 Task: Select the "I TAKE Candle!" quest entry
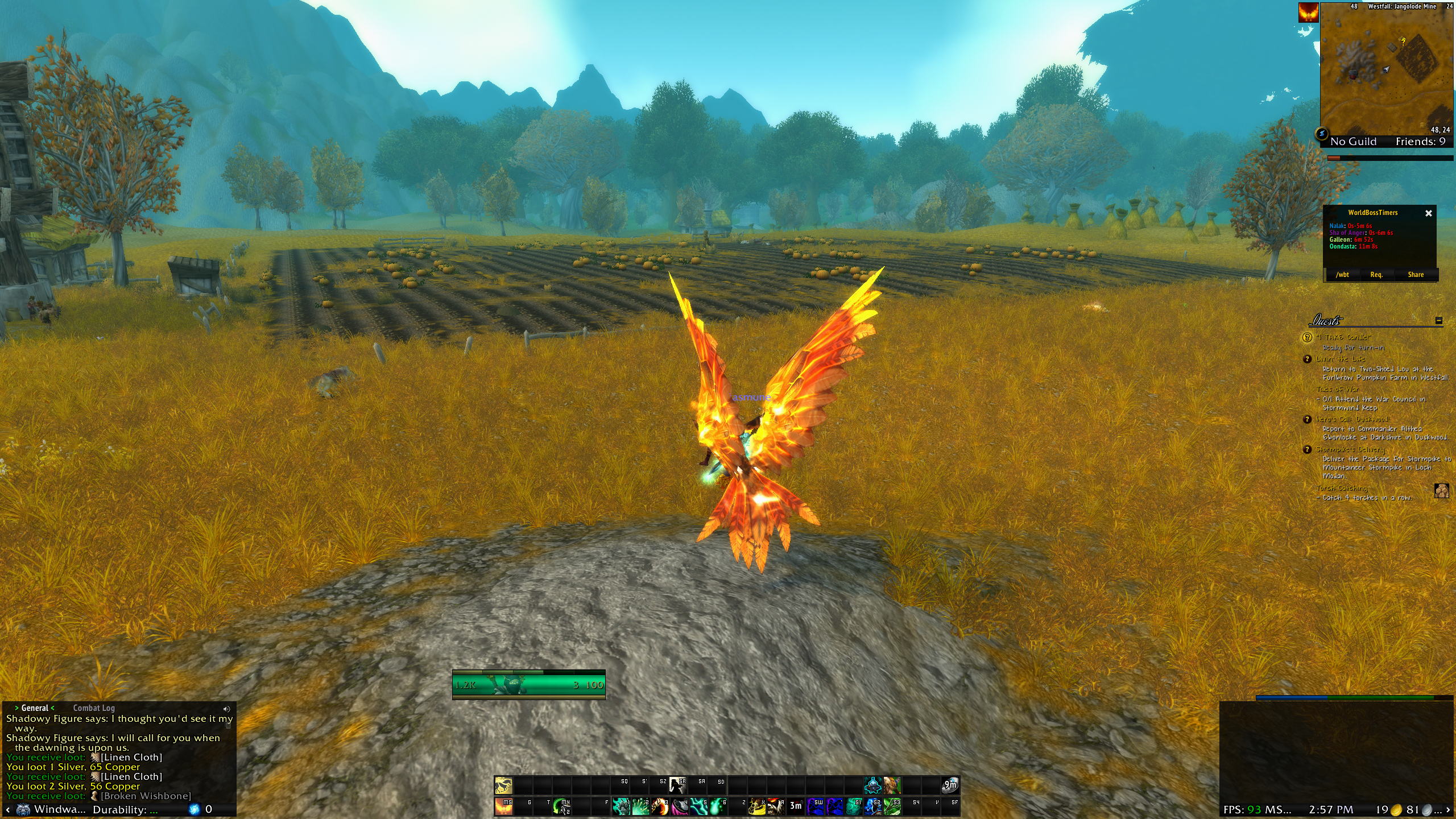pyautogui.click(x=1343, y=337)
